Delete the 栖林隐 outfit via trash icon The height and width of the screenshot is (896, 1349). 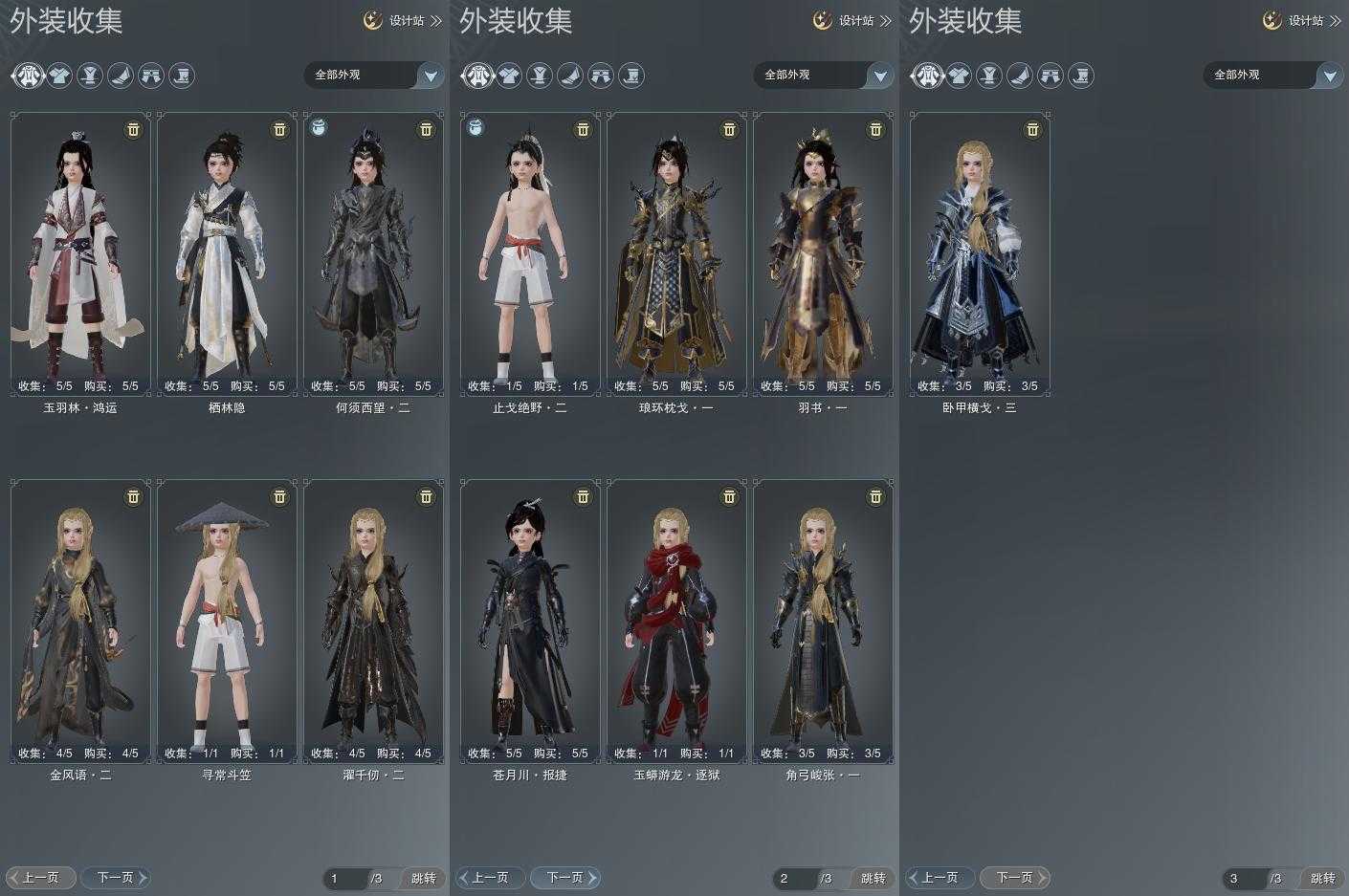click(279, 129)
